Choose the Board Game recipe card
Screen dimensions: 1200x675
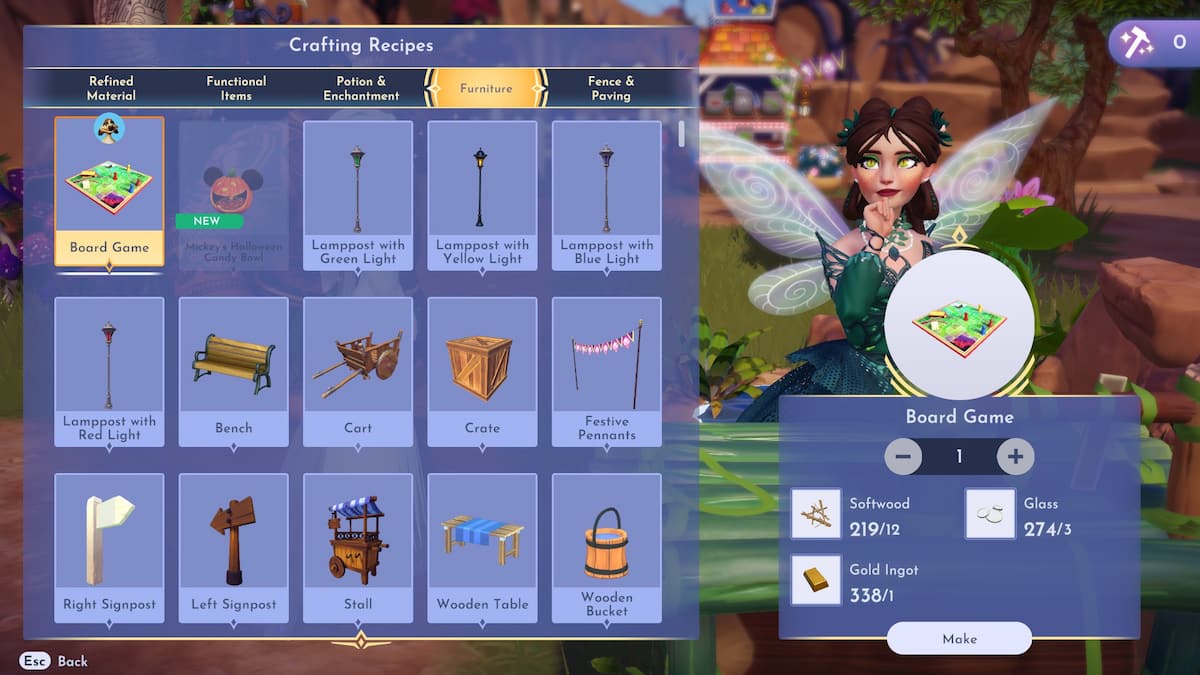109,193
